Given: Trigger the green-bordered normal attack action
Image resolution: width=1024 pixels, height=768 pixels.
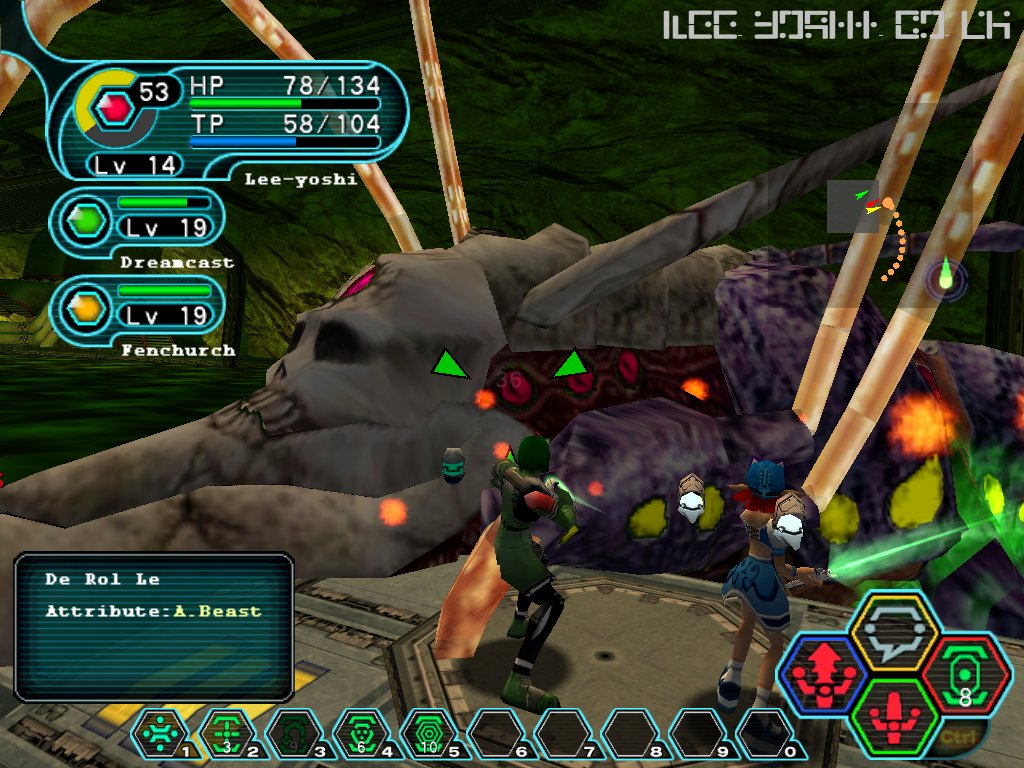Looking at the screenshot, I should tap(893, 717).
